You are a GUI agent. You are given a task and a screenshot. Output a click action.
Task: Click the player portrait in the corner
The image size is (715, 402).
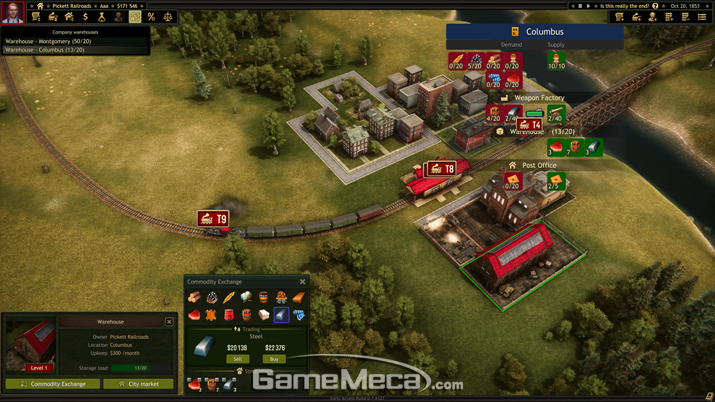[13, 12]
